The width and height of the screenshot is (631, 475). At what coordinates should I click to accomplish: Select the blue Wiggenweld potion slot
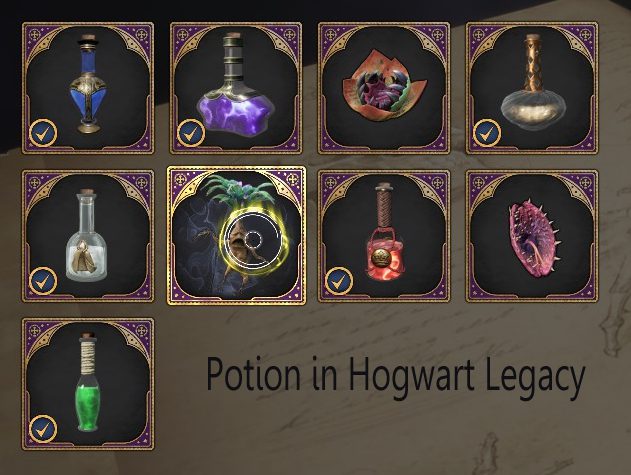pos(87,87)
